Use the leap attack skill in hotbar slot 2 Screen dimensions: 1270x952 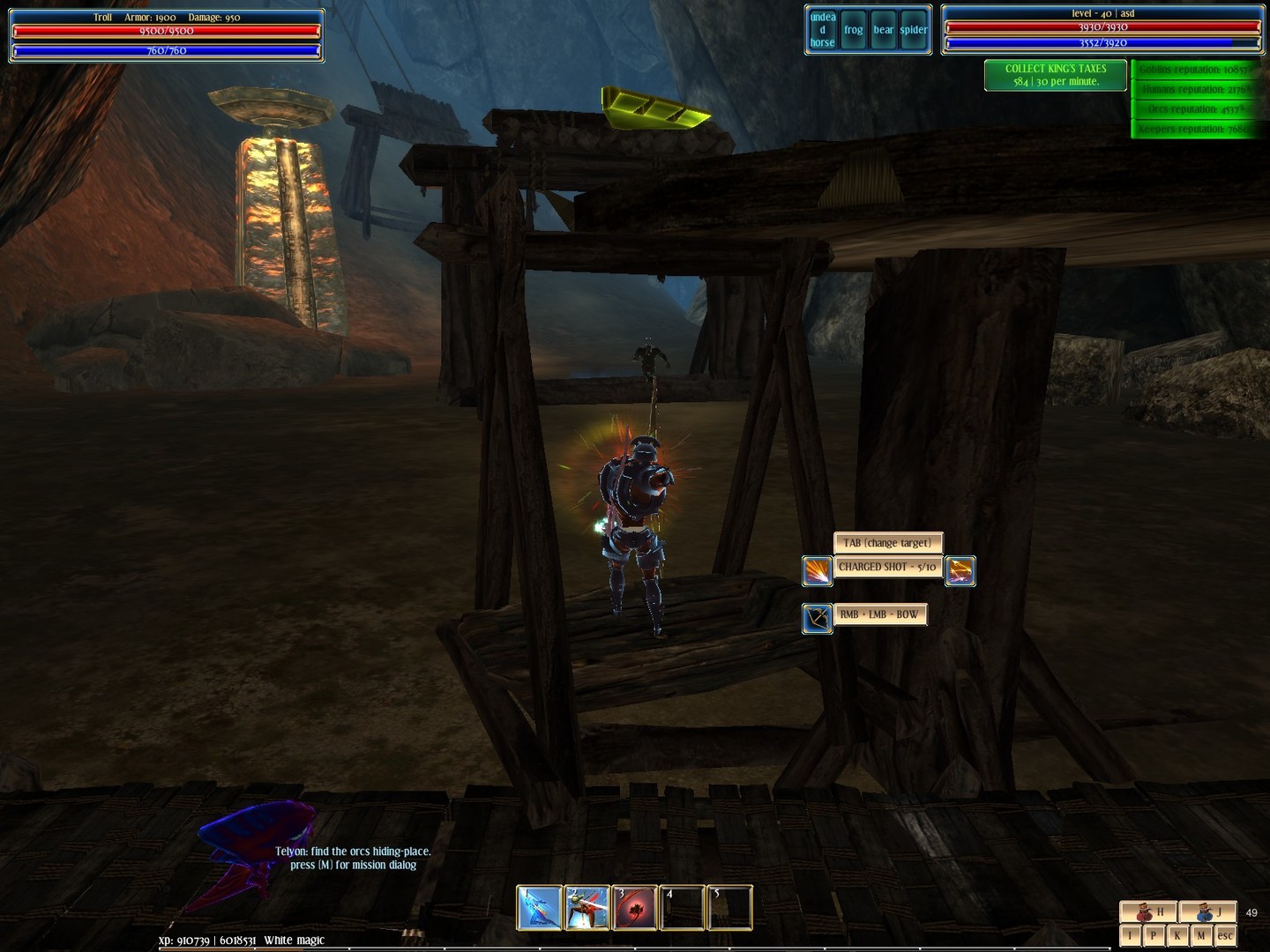[x=588, y=907]
